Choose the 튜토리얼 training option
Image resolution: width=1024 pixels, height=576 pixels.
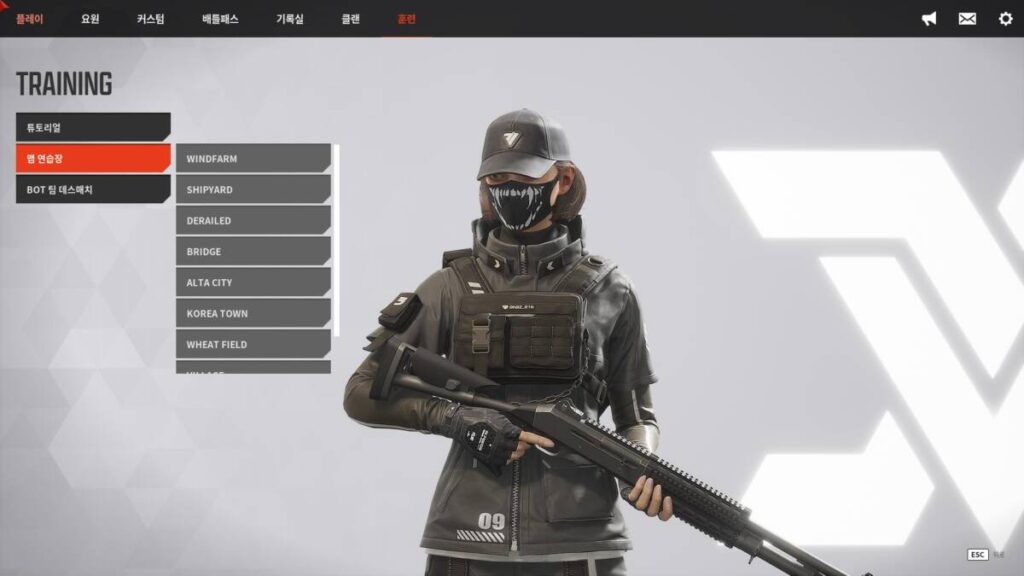[92, 127]
